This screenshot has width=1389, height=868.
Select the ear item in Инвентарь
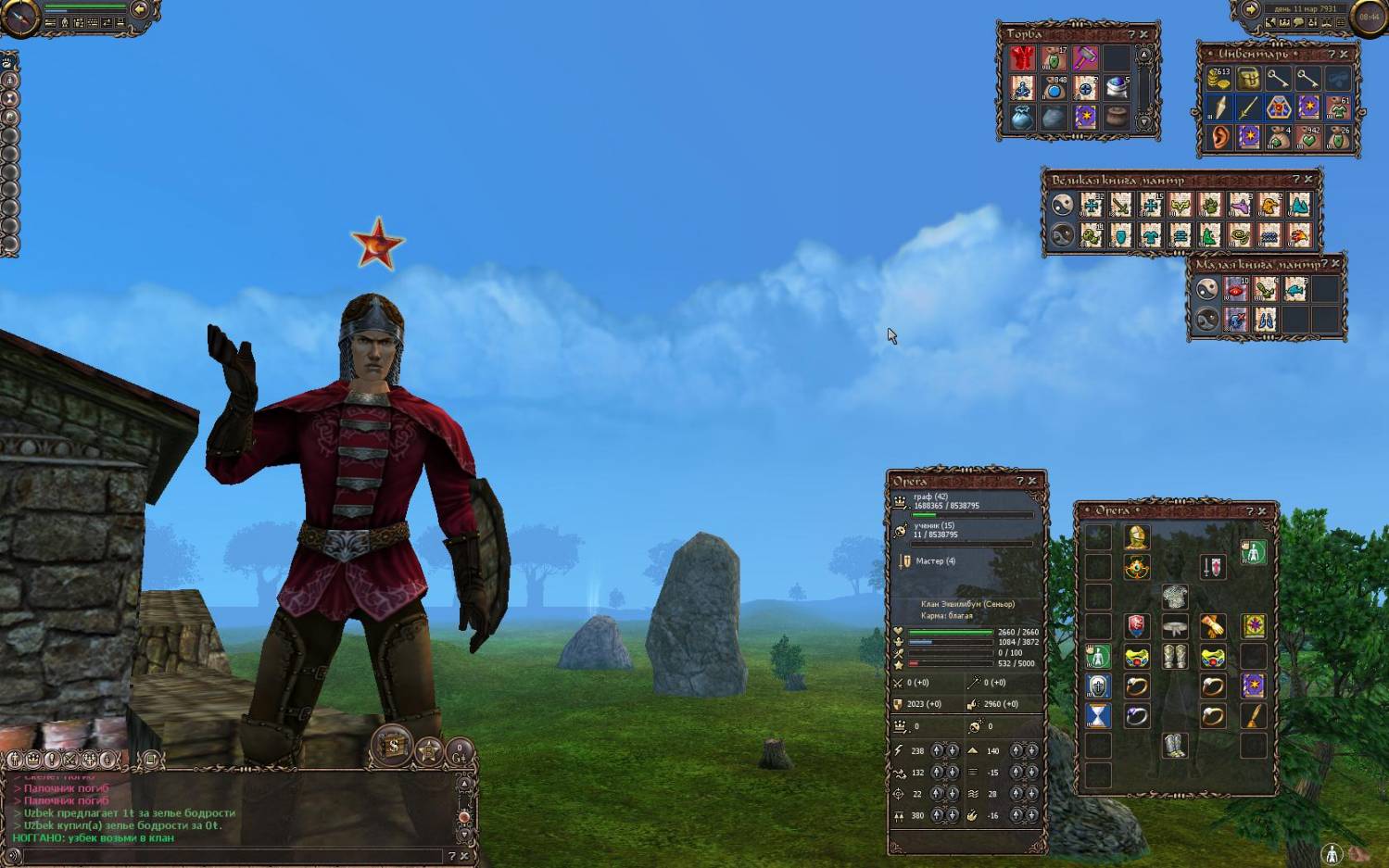[1219, 138]
